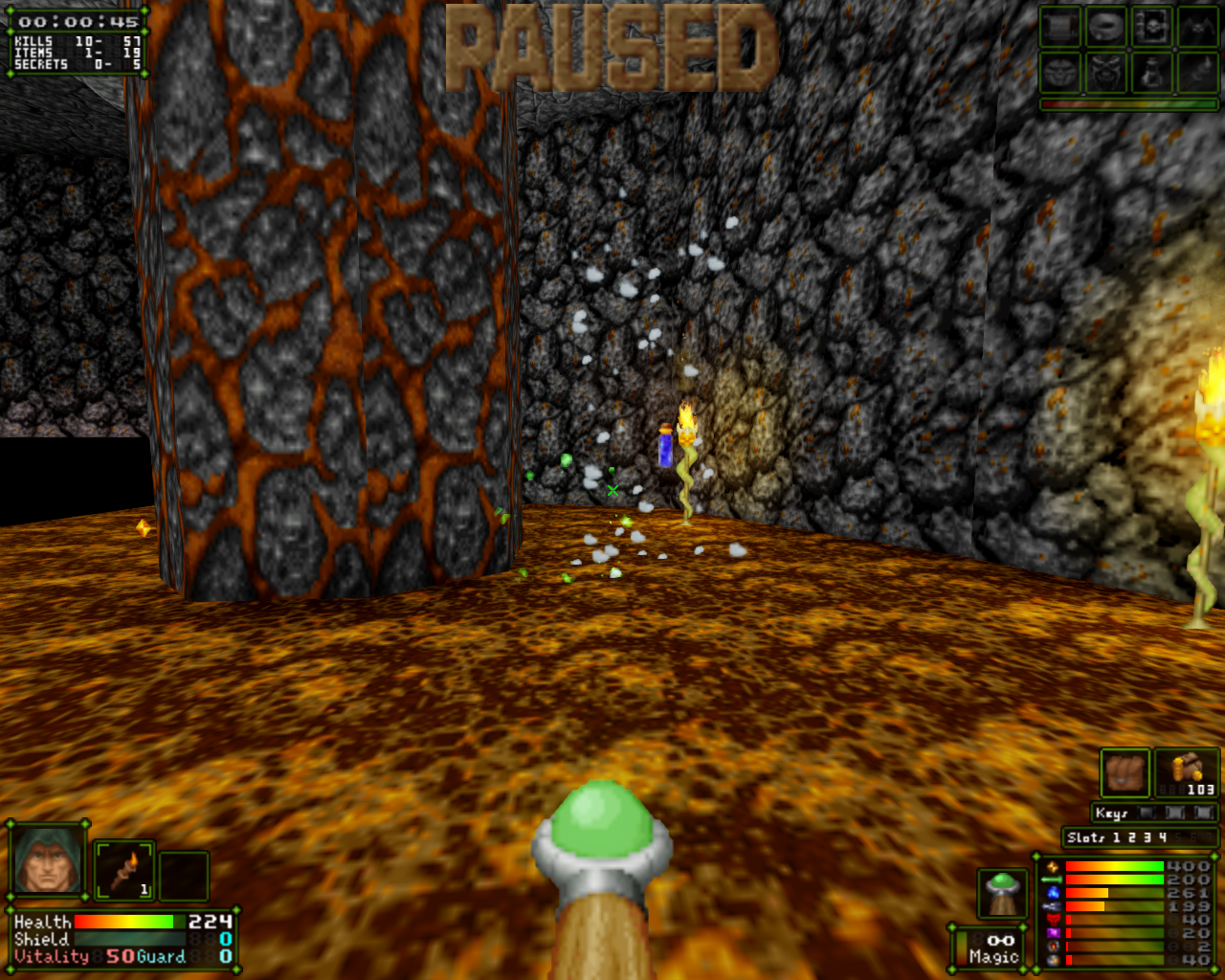Click the character portrait in the lower-left corner
1225x980 pixels.
point(45,859)
